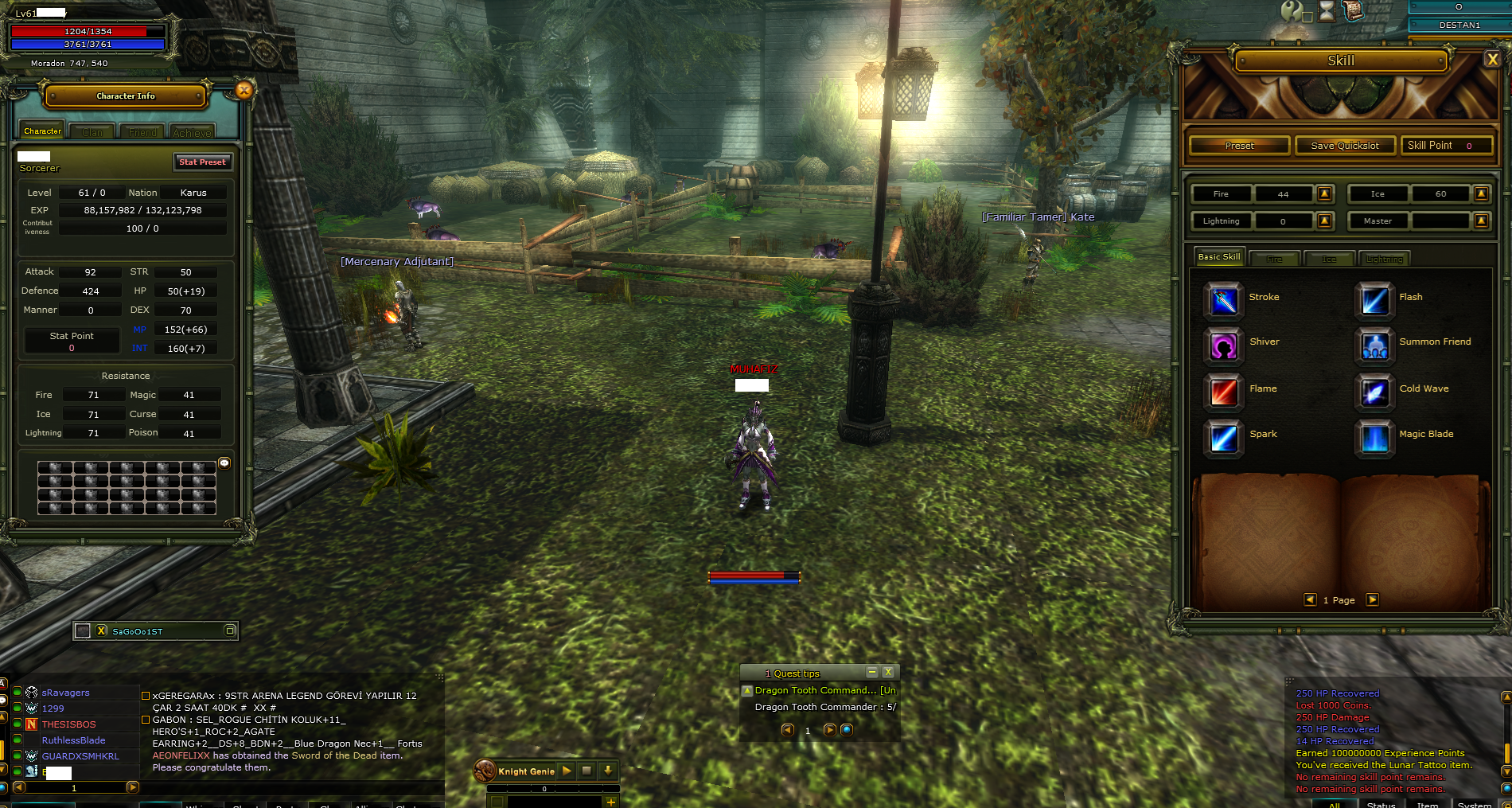Add a point to Lightning skill

[1324, 221]
